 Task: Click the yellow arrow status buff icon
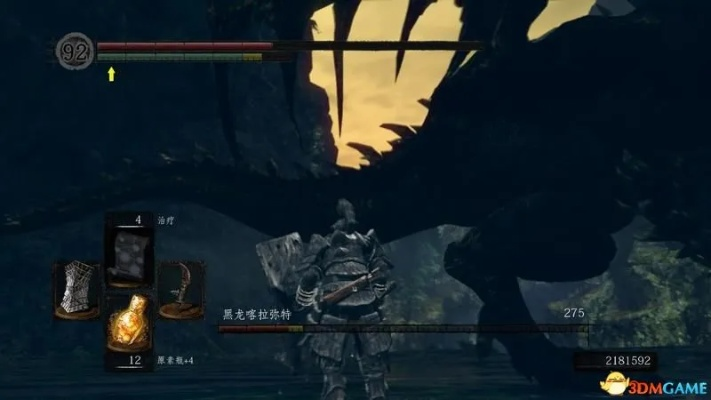point(111,73)
